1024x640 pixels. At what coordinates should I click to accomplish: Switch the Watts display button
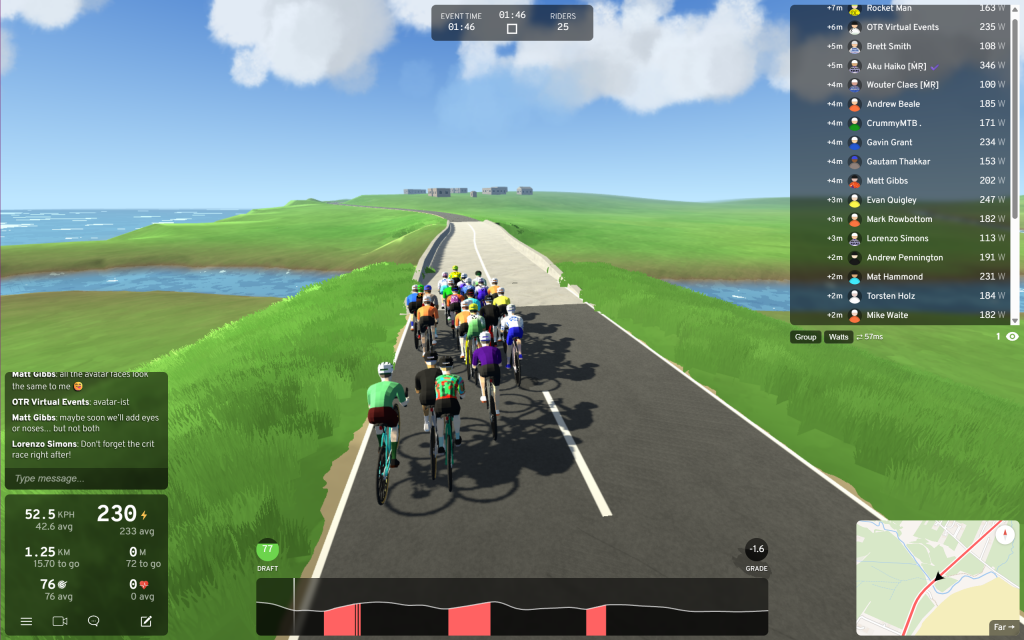[x=838, y=337]
